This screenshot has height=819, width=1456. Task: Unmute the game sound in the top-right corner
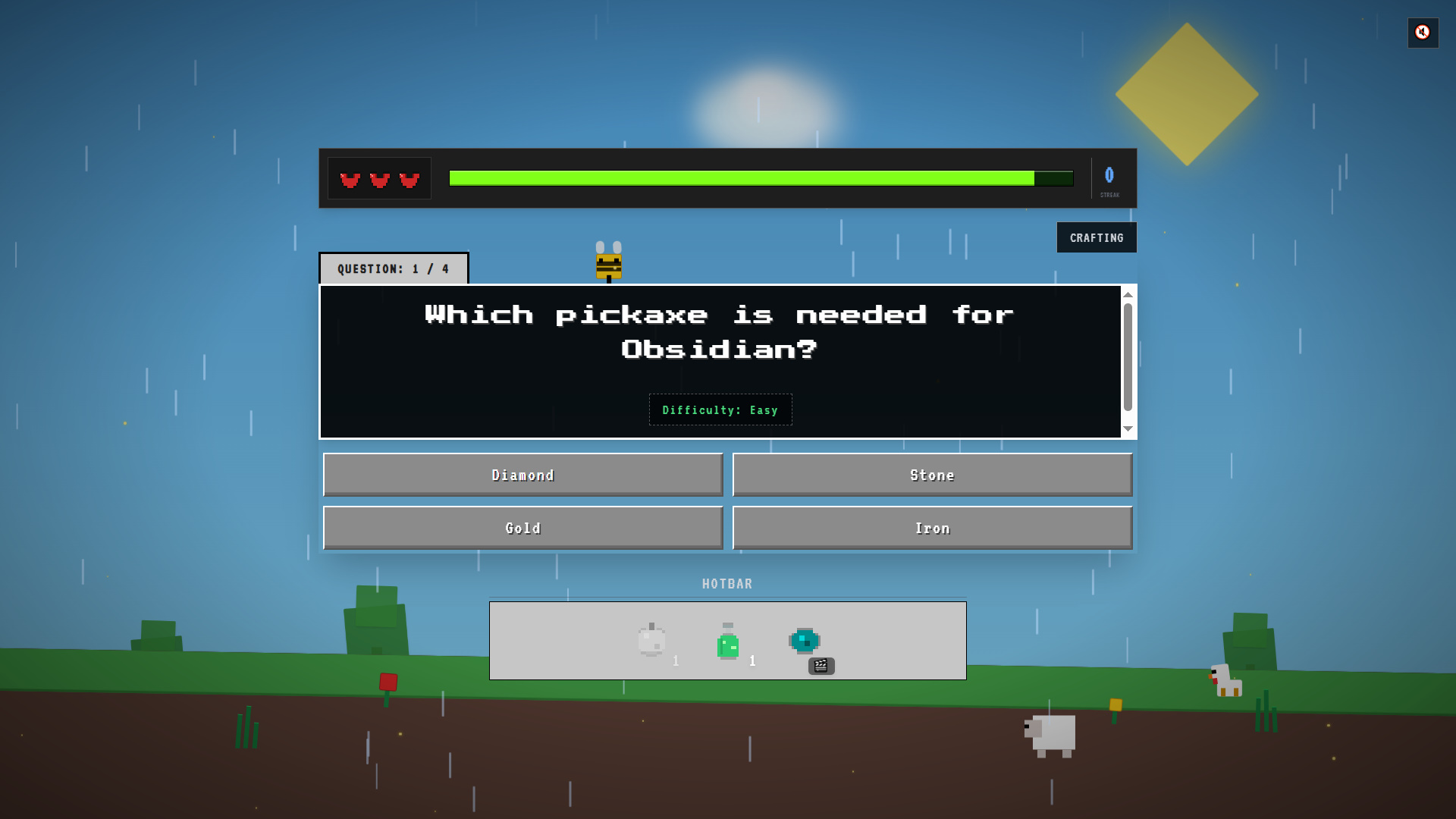1423,33
